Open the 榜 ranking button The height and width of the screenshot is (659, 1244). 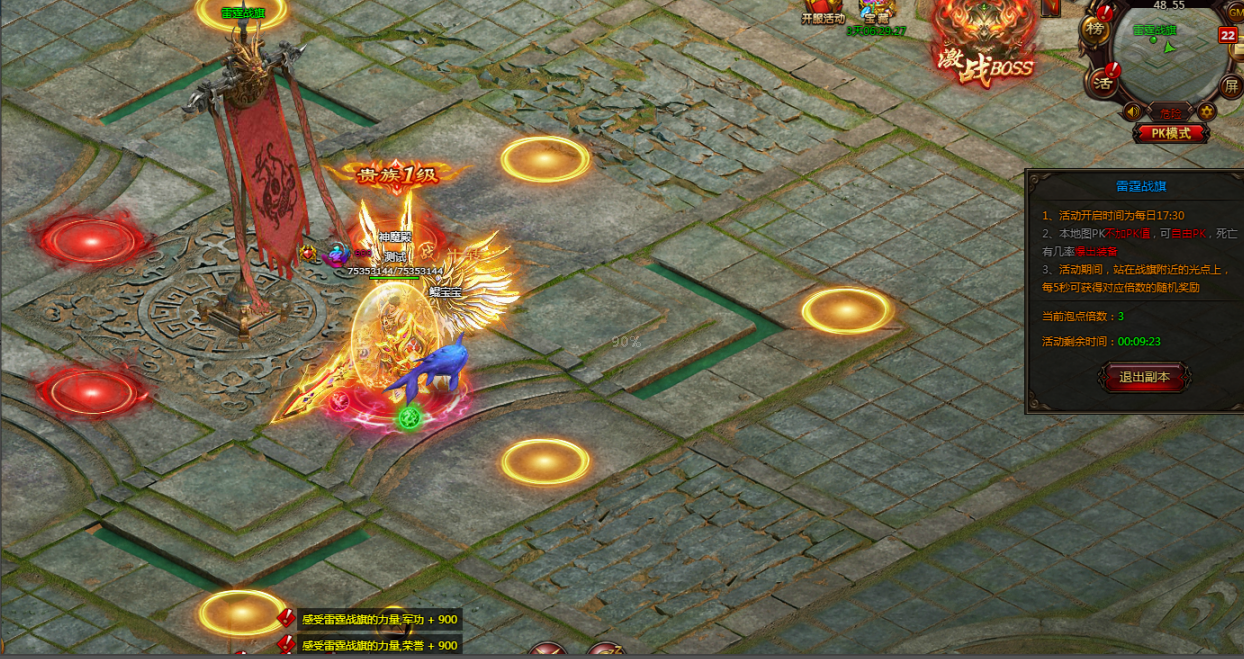click(1096, 31)
